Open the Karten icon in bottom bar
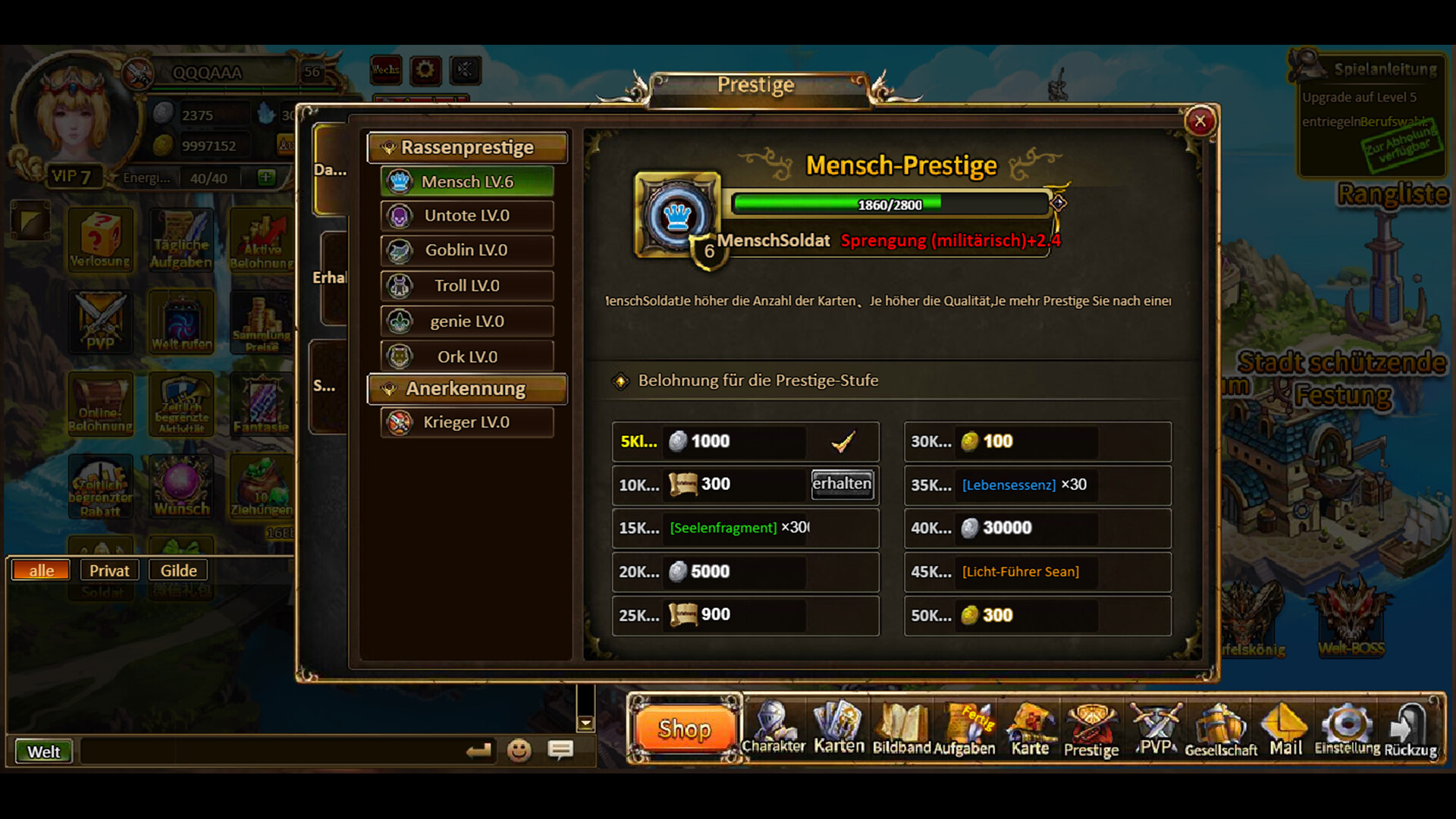 point(837,724)
